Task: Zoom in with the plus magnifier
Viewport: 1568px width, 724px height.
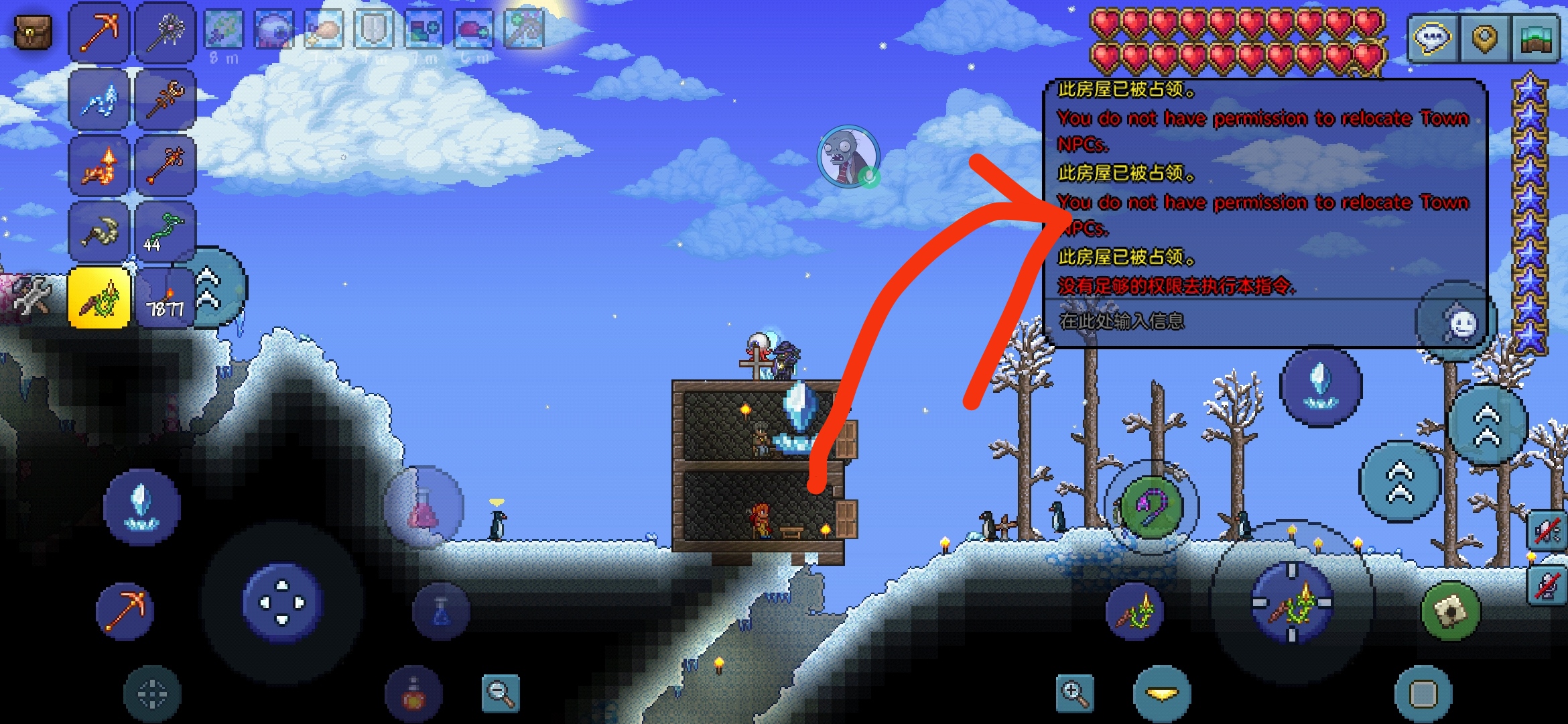Action: coord(1074,693)
